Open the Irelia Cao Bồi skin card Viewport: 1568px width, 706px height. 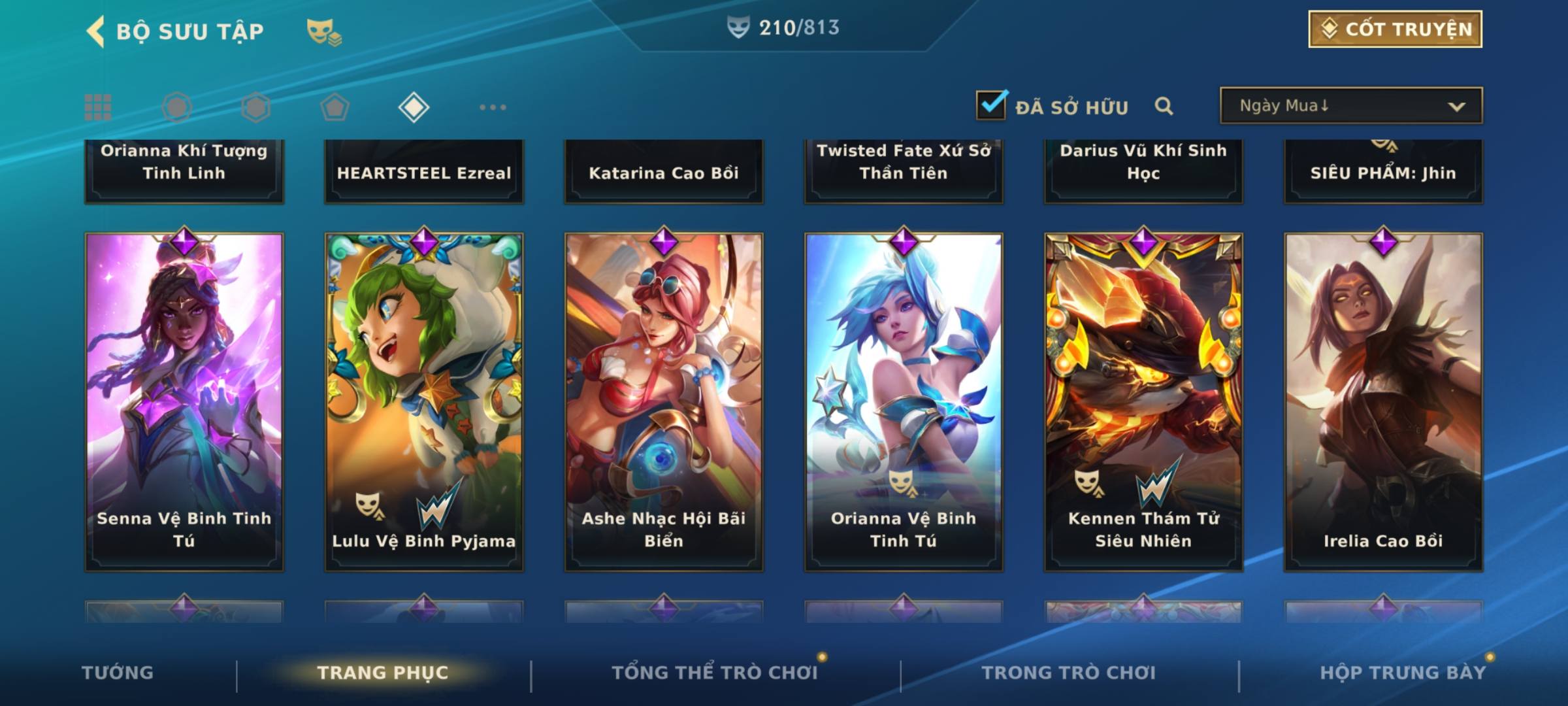click(x=1383, y=401)
